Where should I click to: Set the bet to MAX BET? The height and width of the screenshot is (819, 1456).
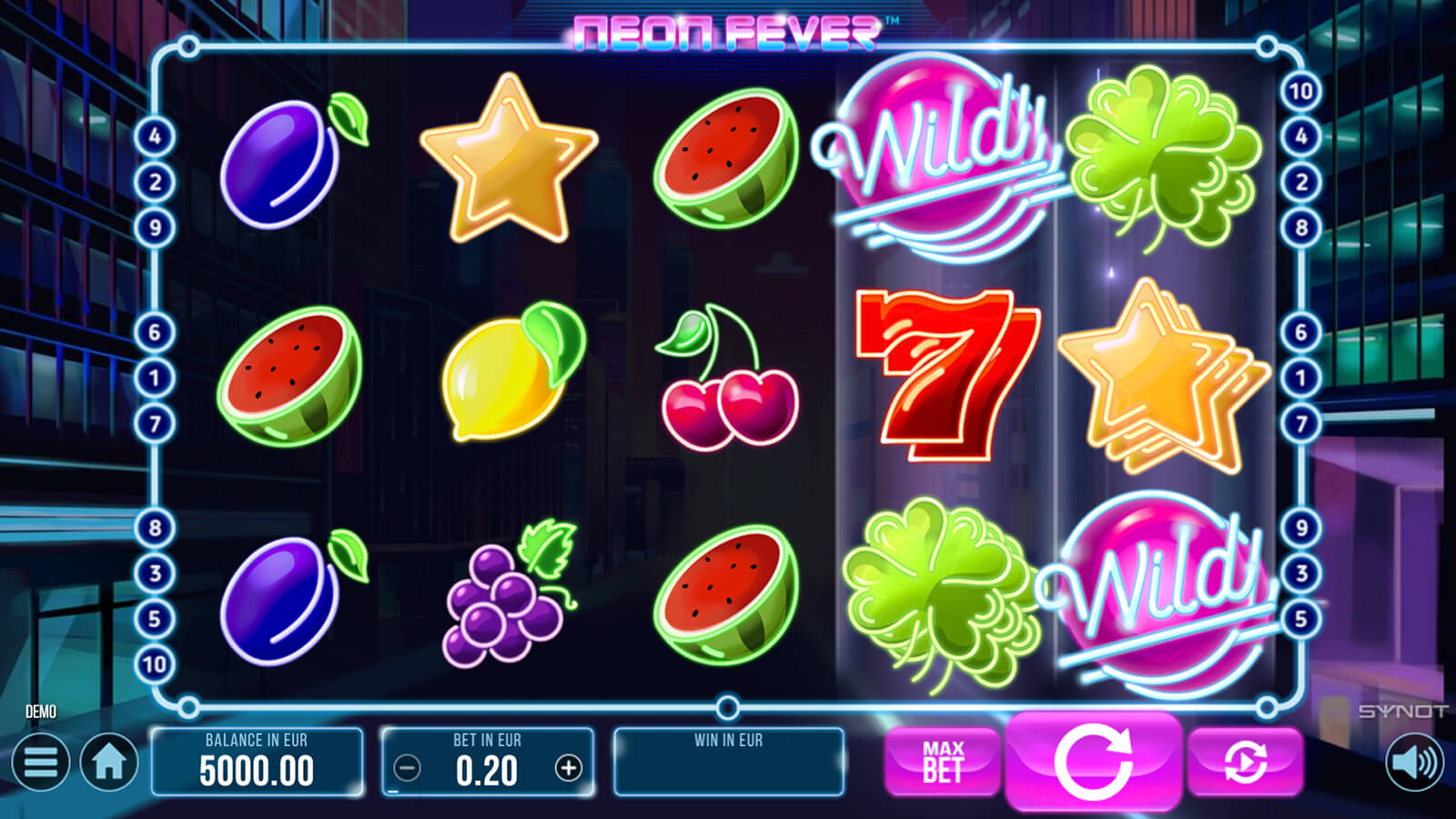942,762
